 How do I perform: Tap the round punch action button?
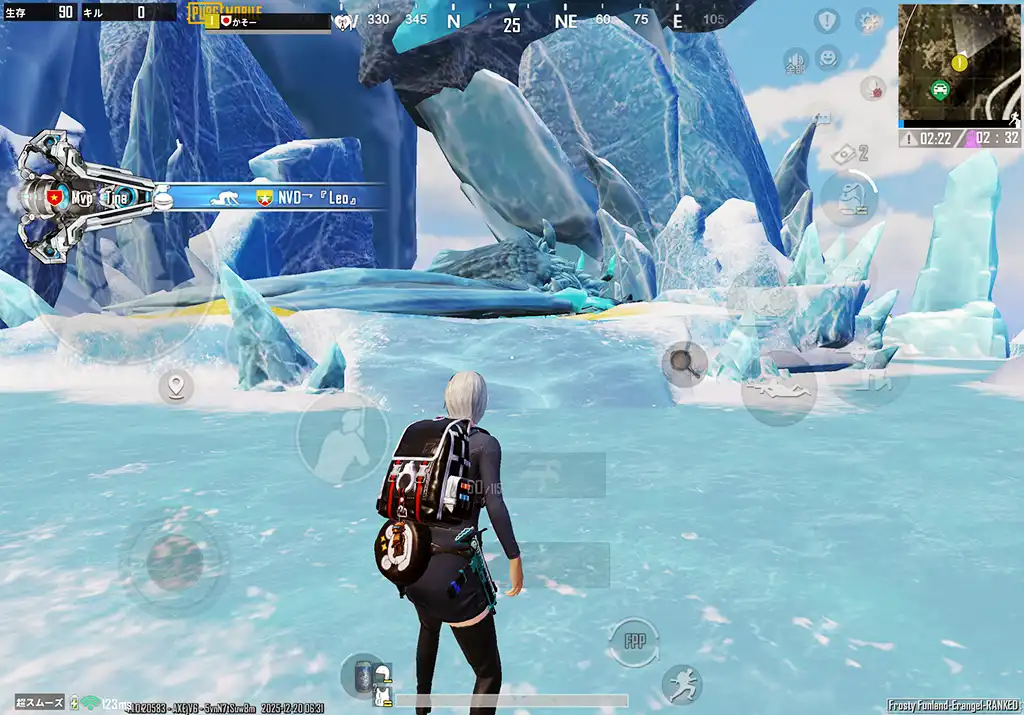(x=342, y=438)
